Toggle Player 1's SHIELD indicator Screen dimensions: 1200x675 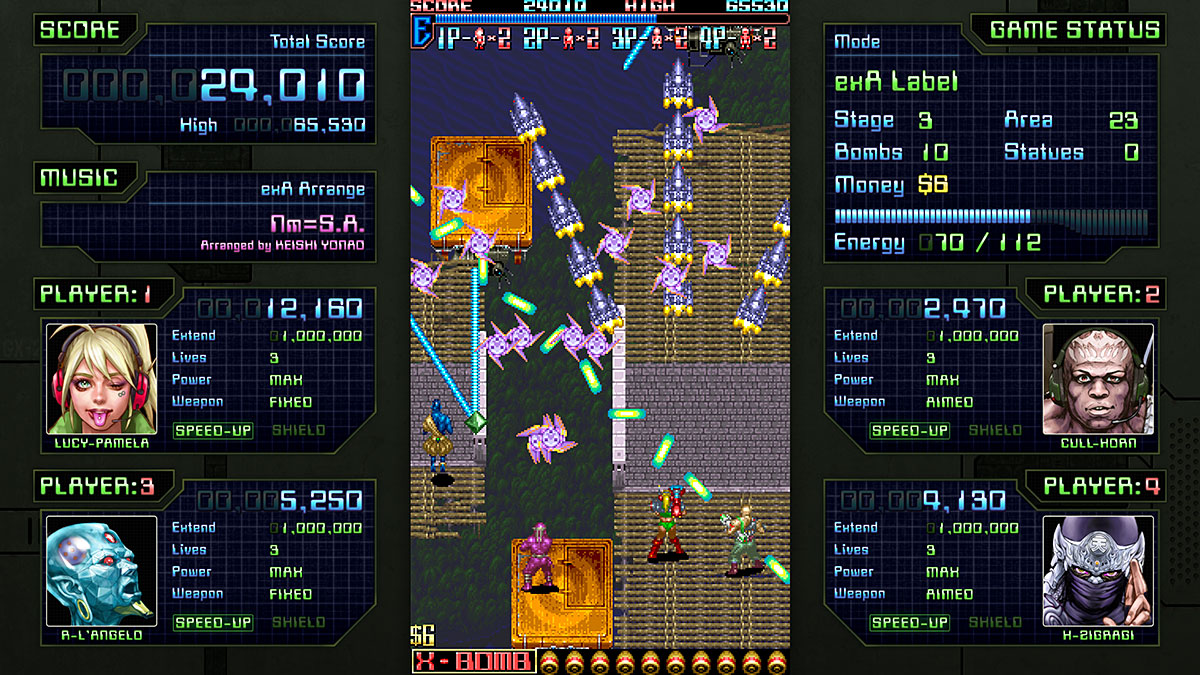coord(298,431)
